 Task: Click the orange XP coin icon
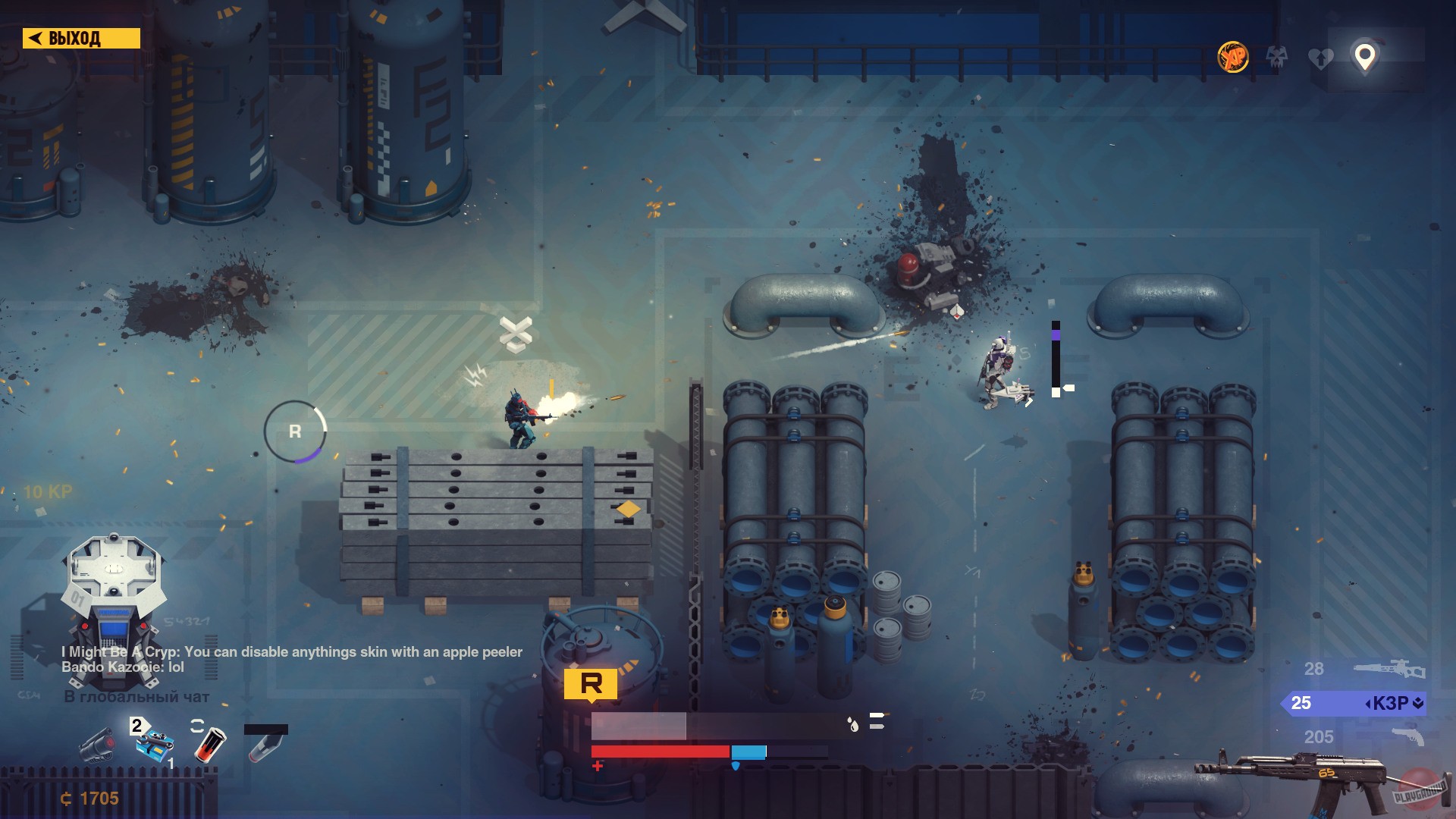coord(1233,58)
